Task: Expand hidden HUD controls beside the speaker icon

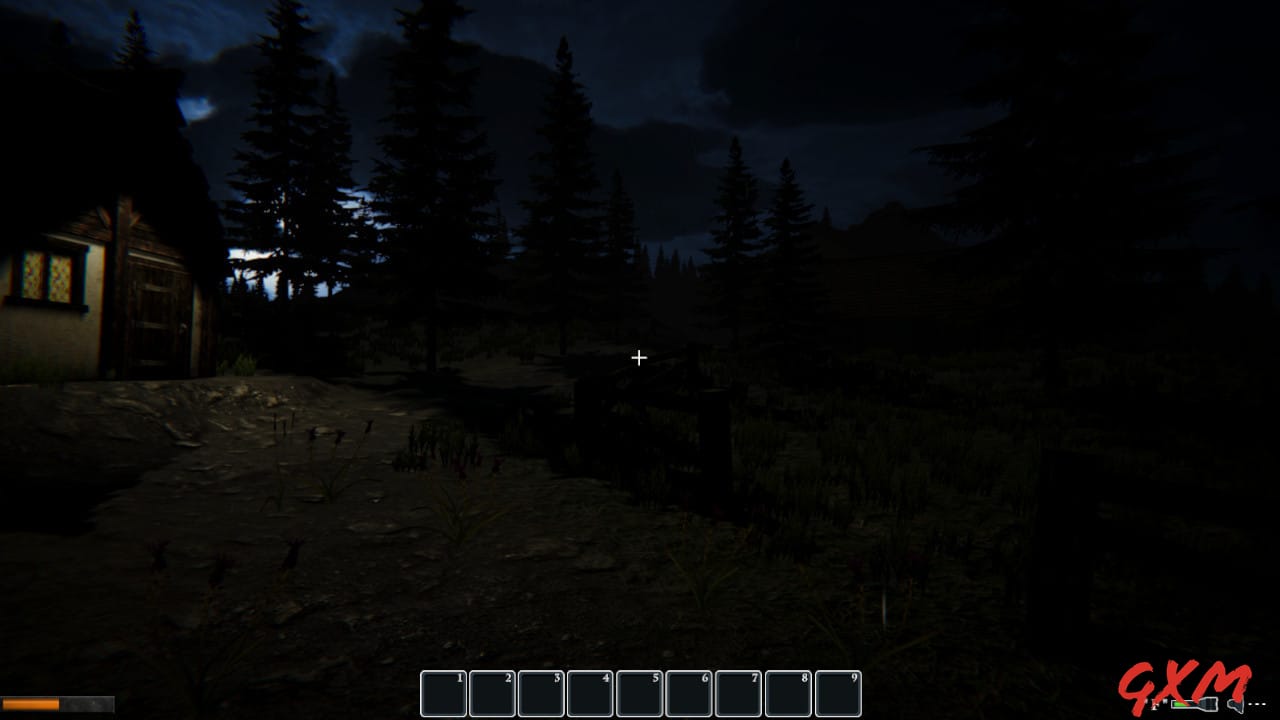Action: pos(1256,703)
